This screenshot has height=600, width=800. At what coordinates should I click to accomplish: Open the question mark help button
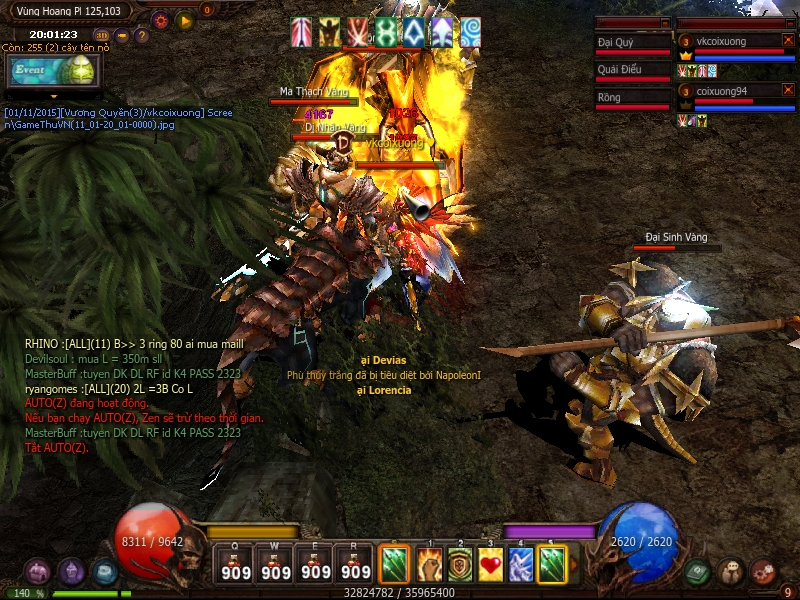coord(142,36)
